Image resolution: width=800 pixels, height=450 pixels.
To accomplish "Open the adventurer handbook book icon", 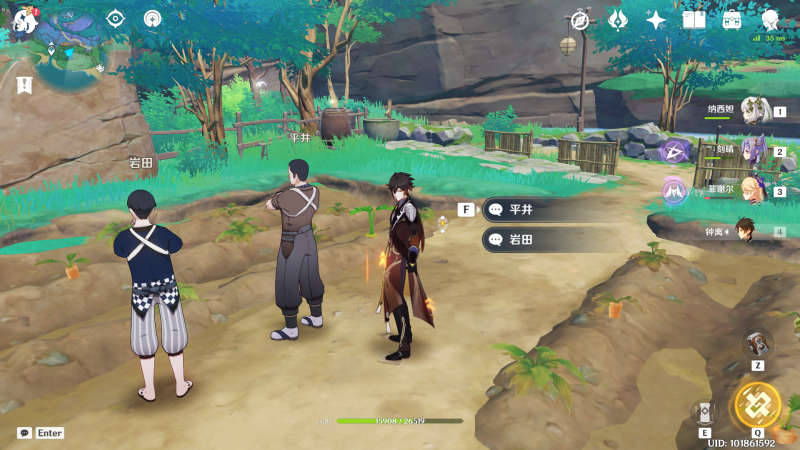I will (694, 20).
